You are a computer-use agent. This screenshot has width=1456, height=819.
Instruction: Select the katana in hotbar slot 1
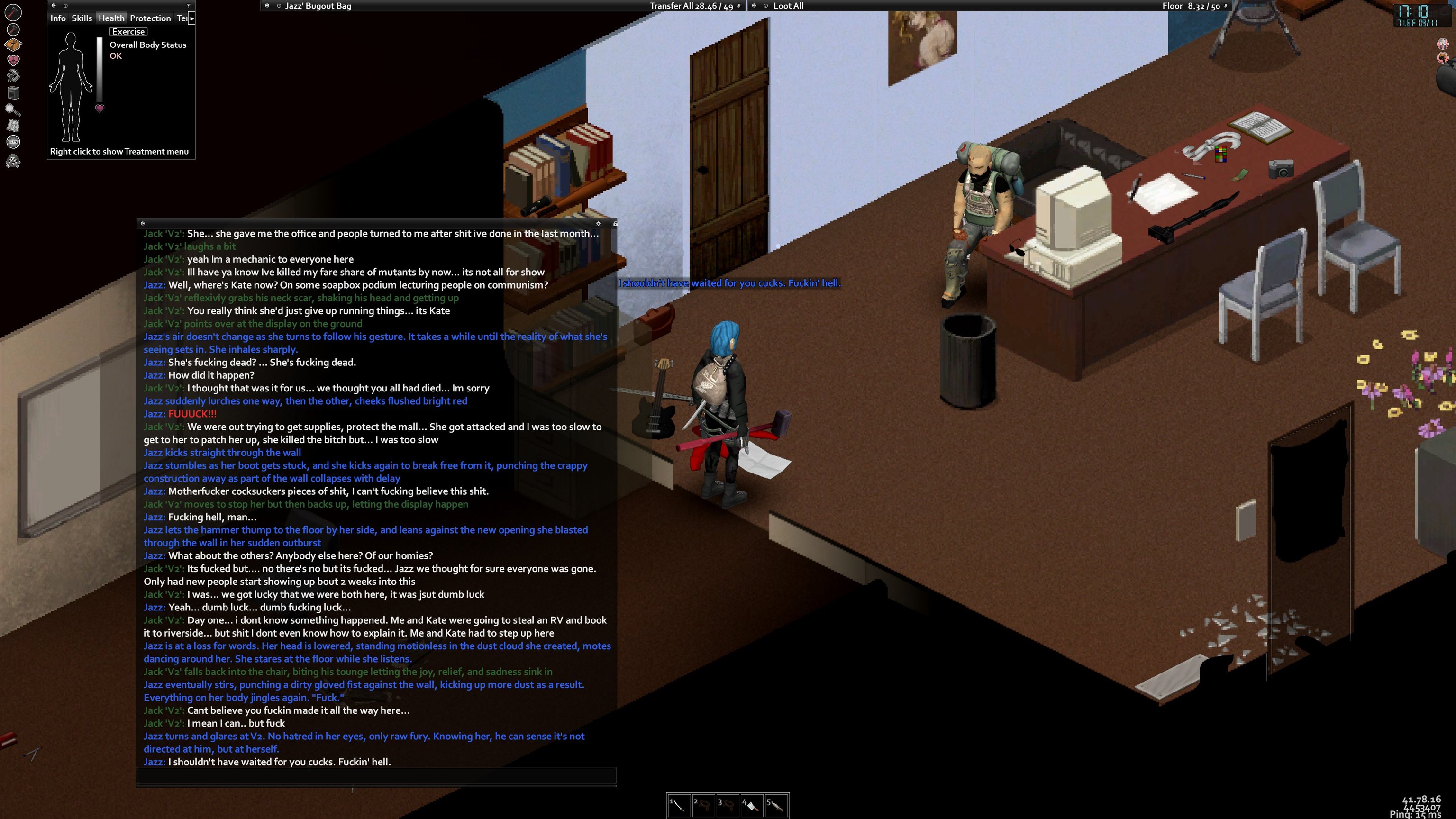point(678,805)
